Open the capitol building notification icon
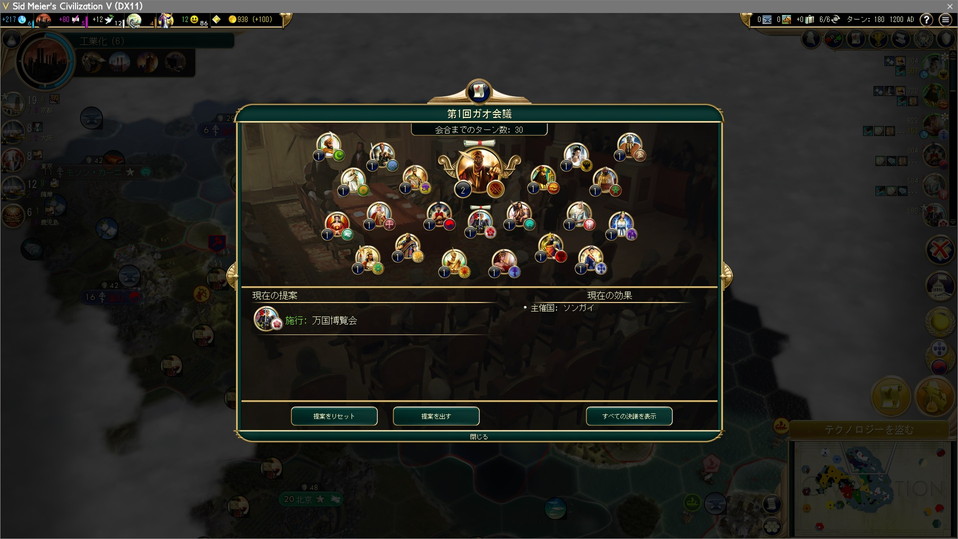 point(939,286)
